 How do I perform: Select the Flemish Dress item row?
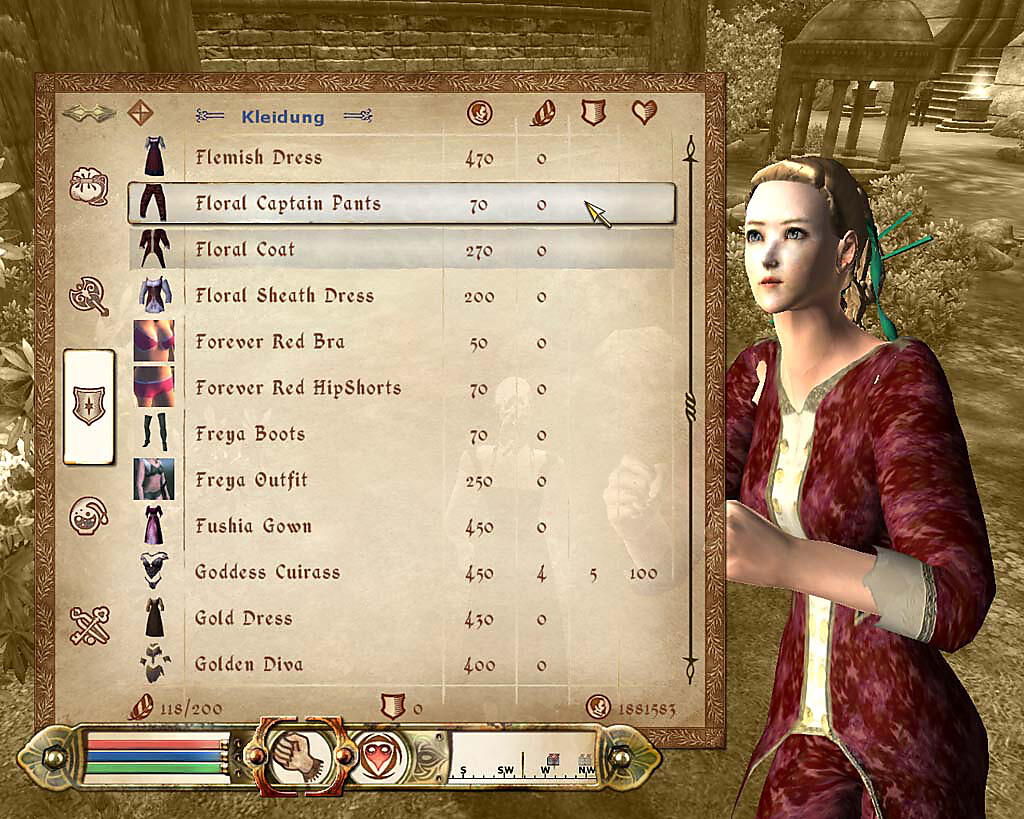click(x=258, y=158)
